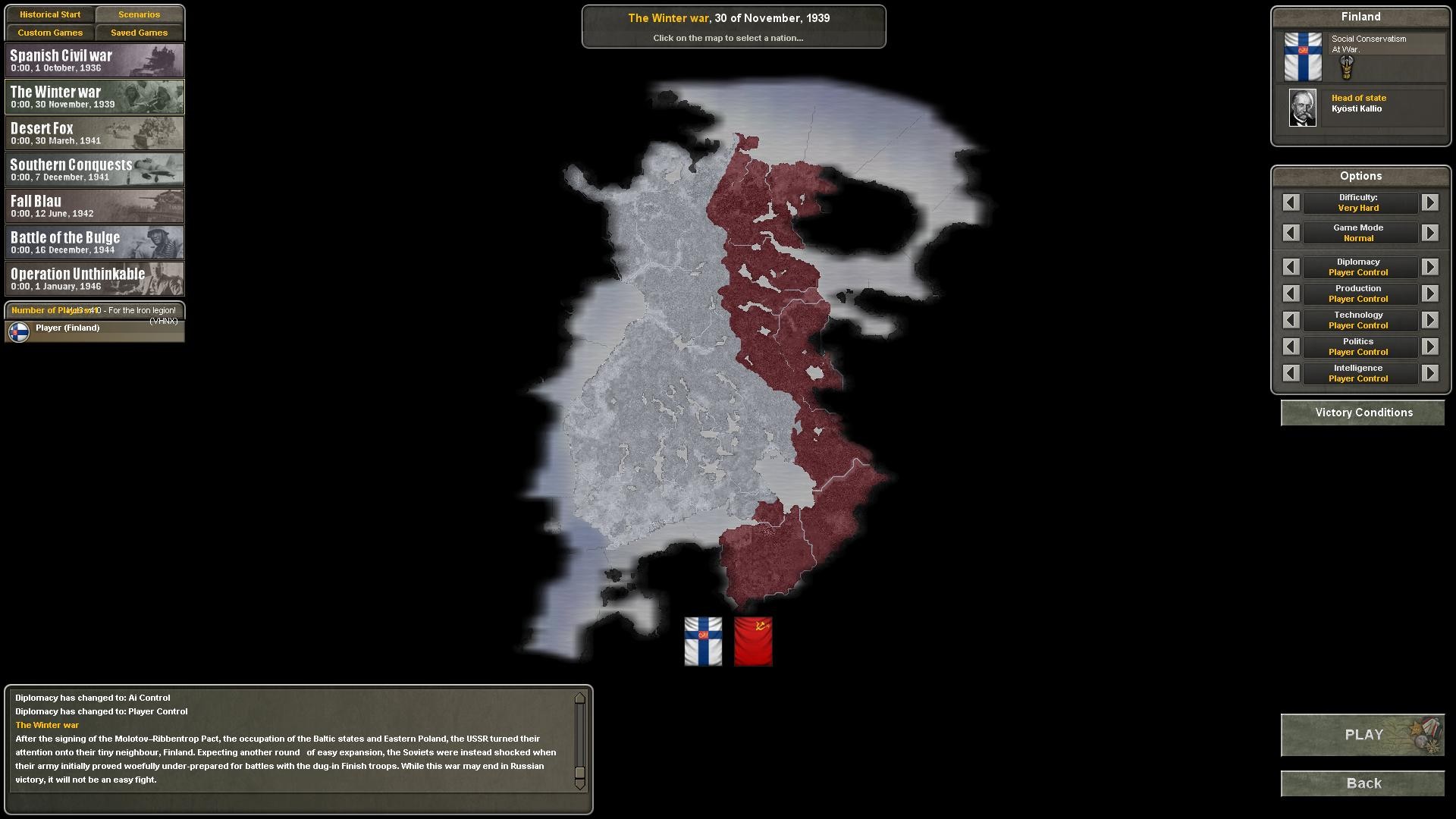1456x819 pixels.
Task: Select Kyösti Kallio's head of state portrait
Action: pyautogui.click(x=1303, y=107)
